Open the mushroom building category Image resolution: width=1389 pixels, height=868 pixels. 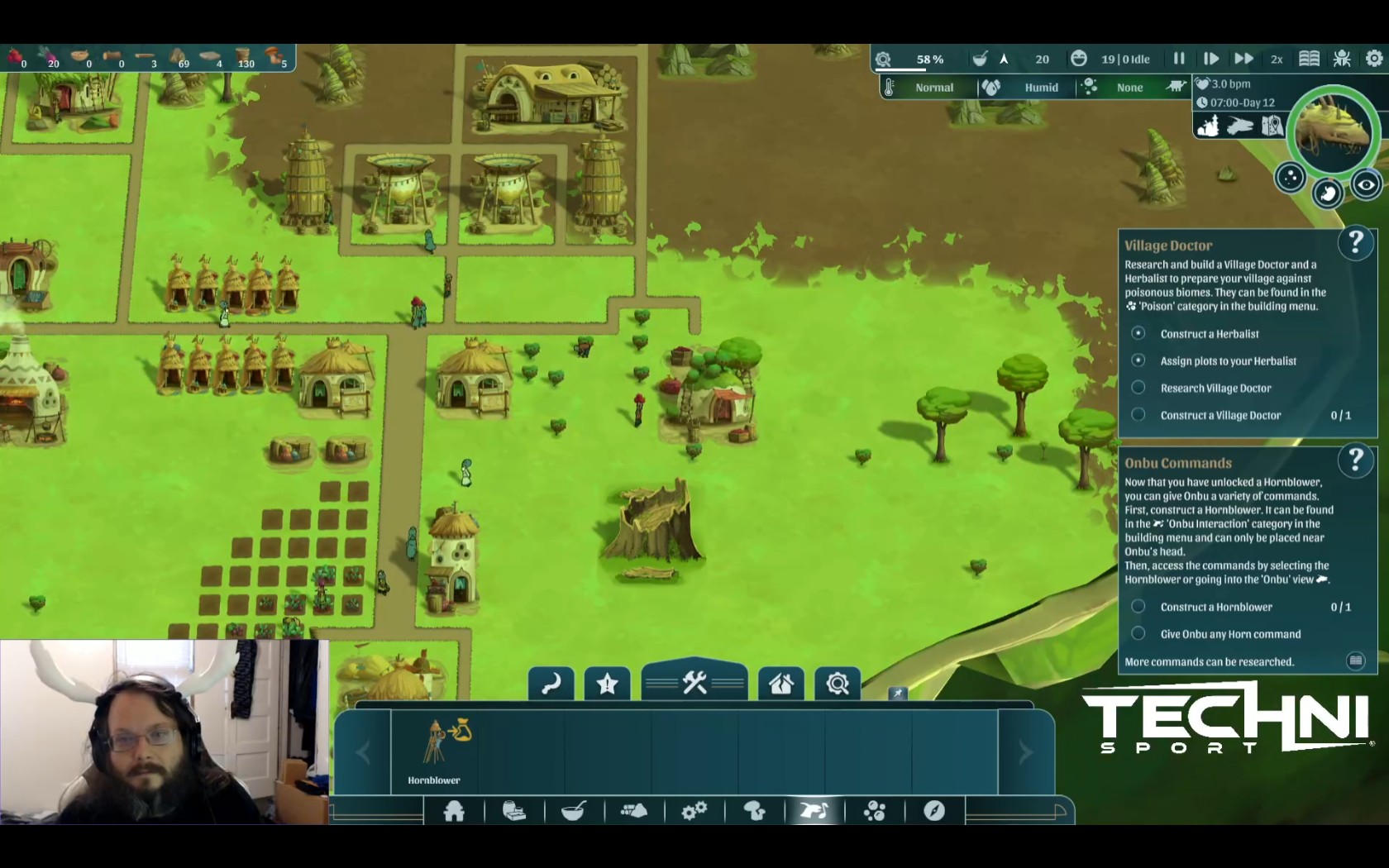(754, 811)
